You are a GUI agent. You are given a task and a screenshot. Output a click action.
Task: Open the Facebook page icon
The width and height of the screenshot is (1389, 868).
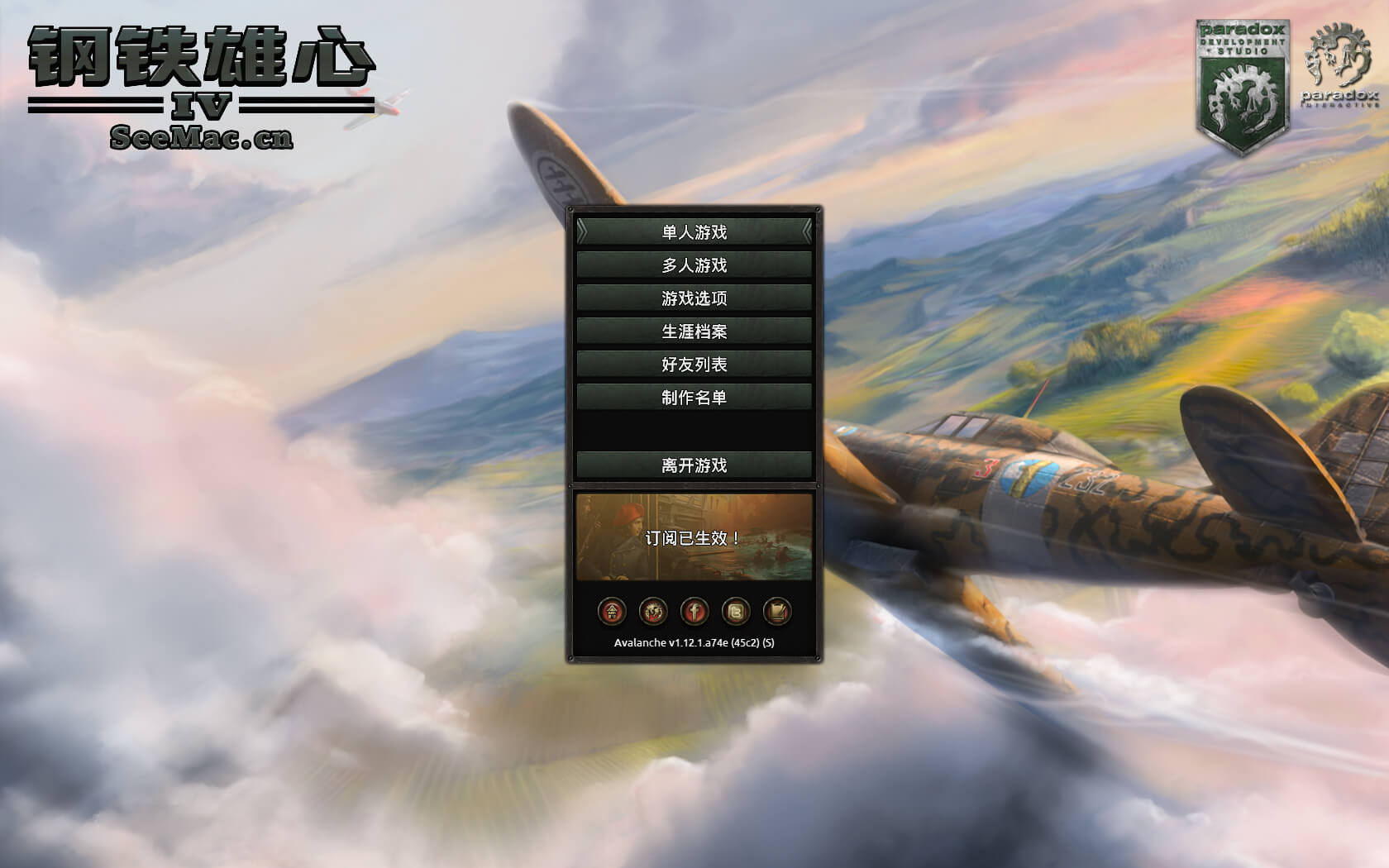pos(694,612)
